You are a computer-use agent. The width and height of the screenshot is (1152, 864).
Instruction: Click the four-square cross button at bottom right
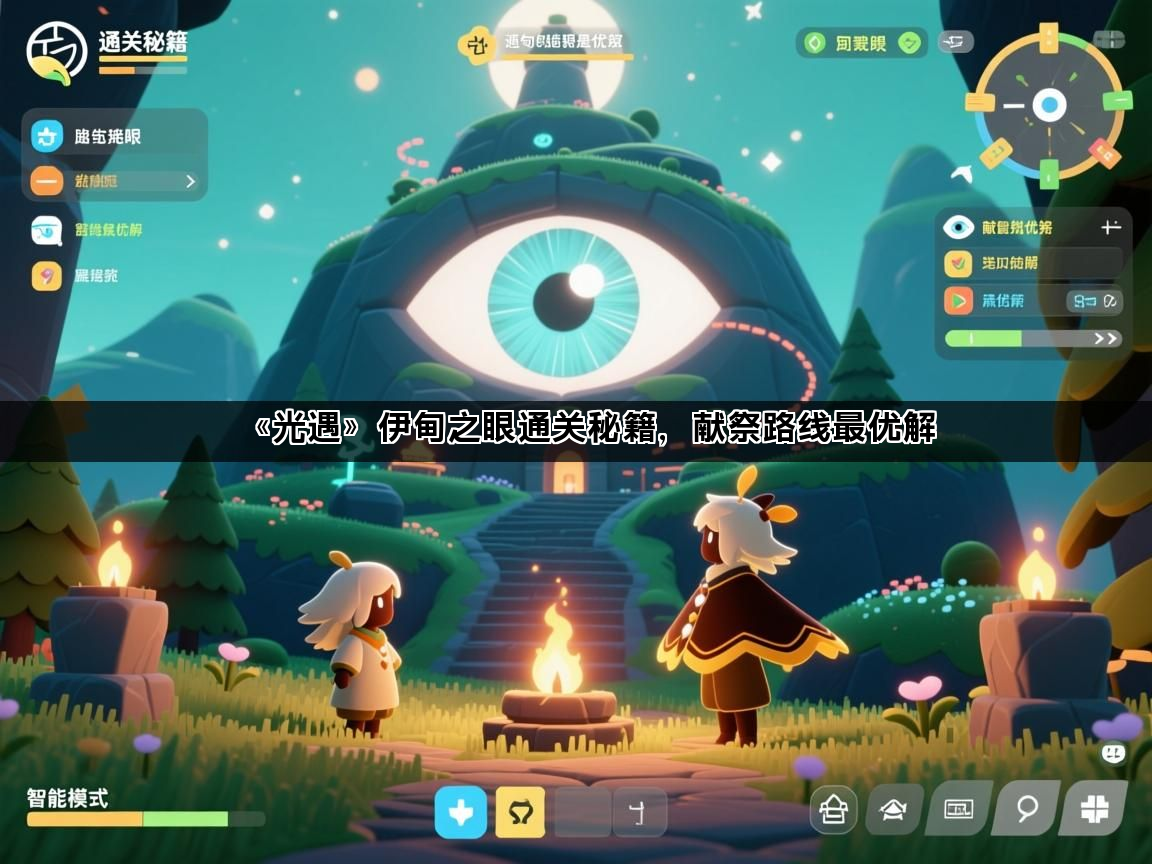pyautogui.click(x=1094, y=809)
